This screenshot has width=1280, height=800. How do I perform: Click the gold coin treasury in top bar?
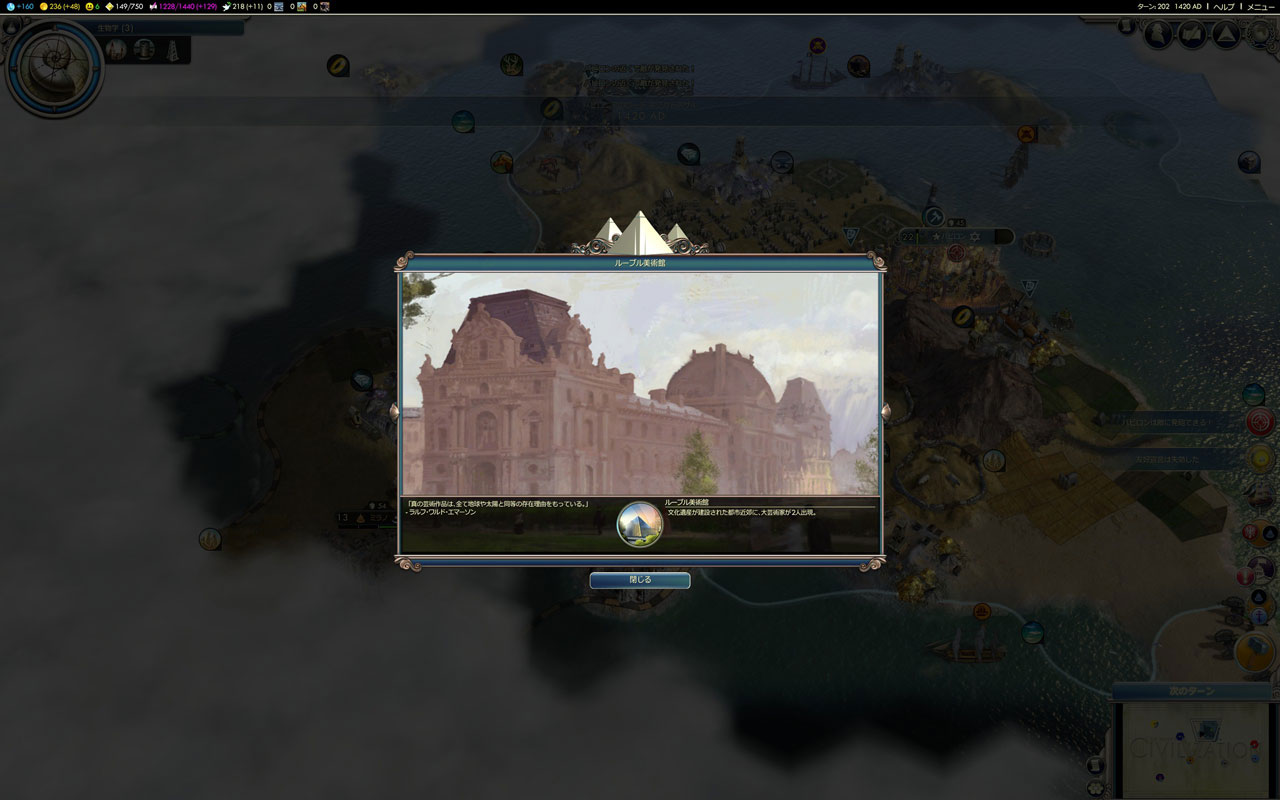point(60,6)
